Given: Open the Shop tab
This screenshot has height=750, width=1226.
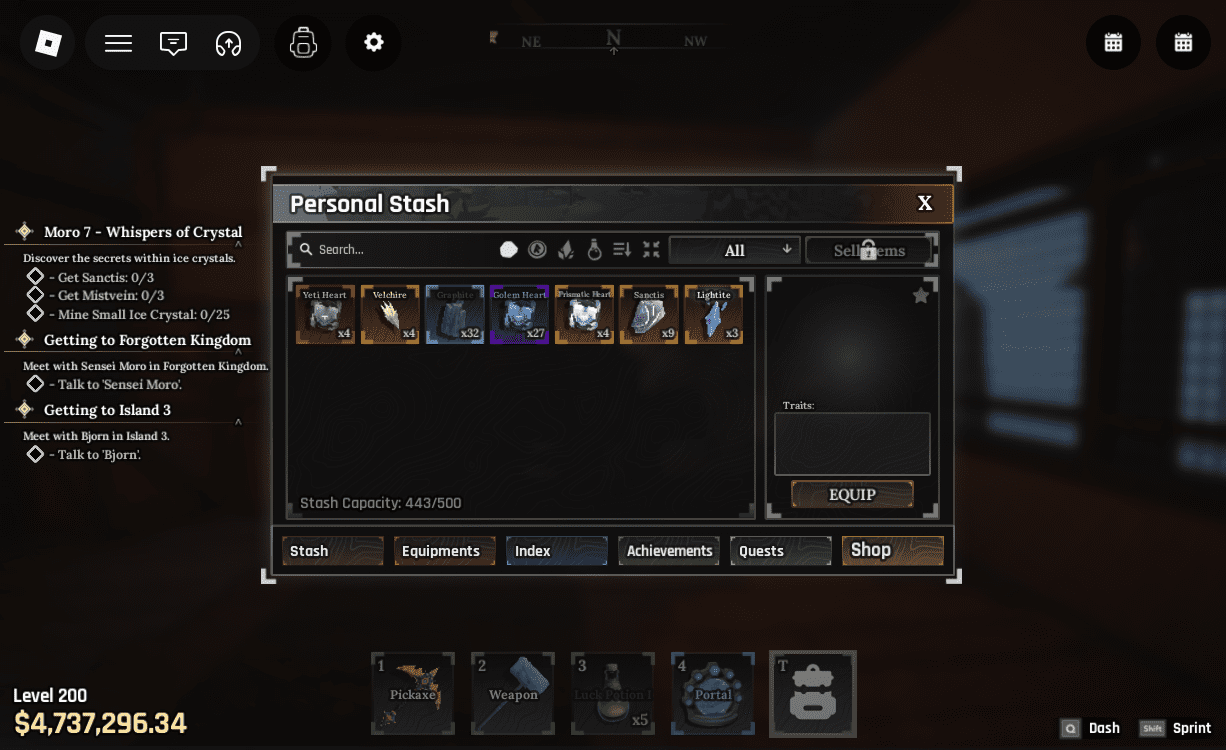Looking at the screenshot, I should pyautogui.click(x=892, y=551).
